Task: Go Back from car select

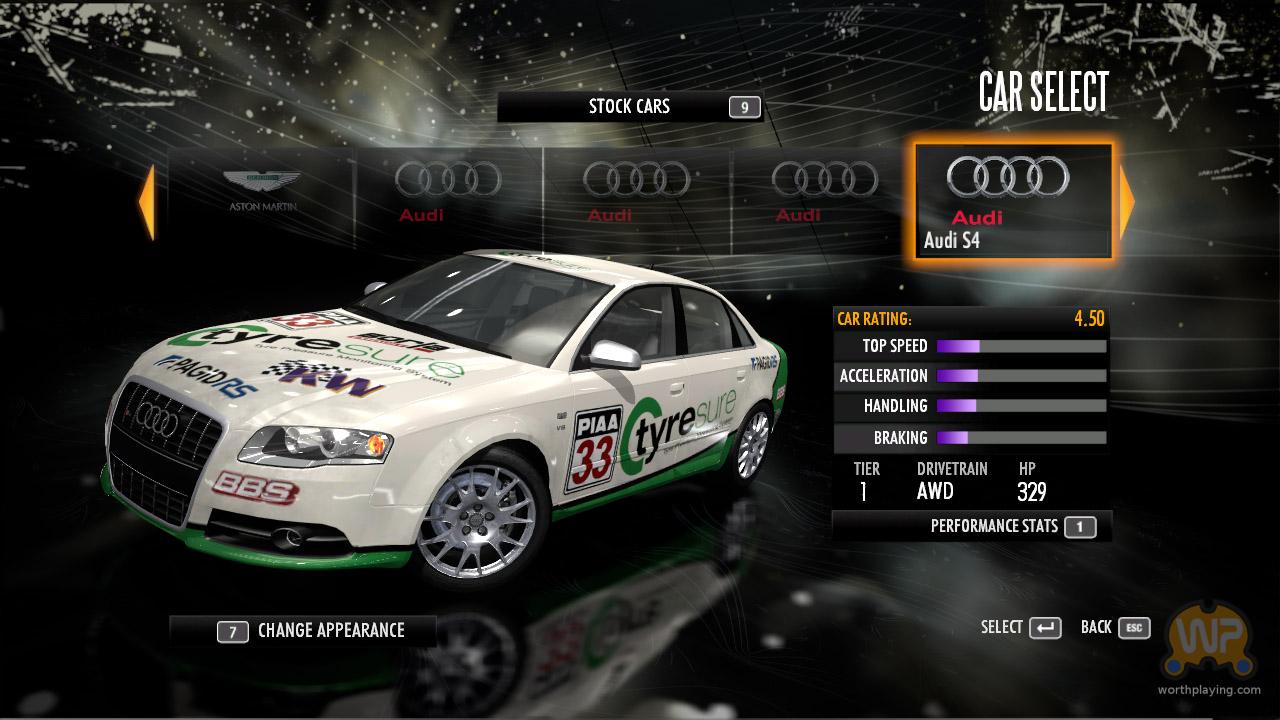Action: (x=1115, y=628)
